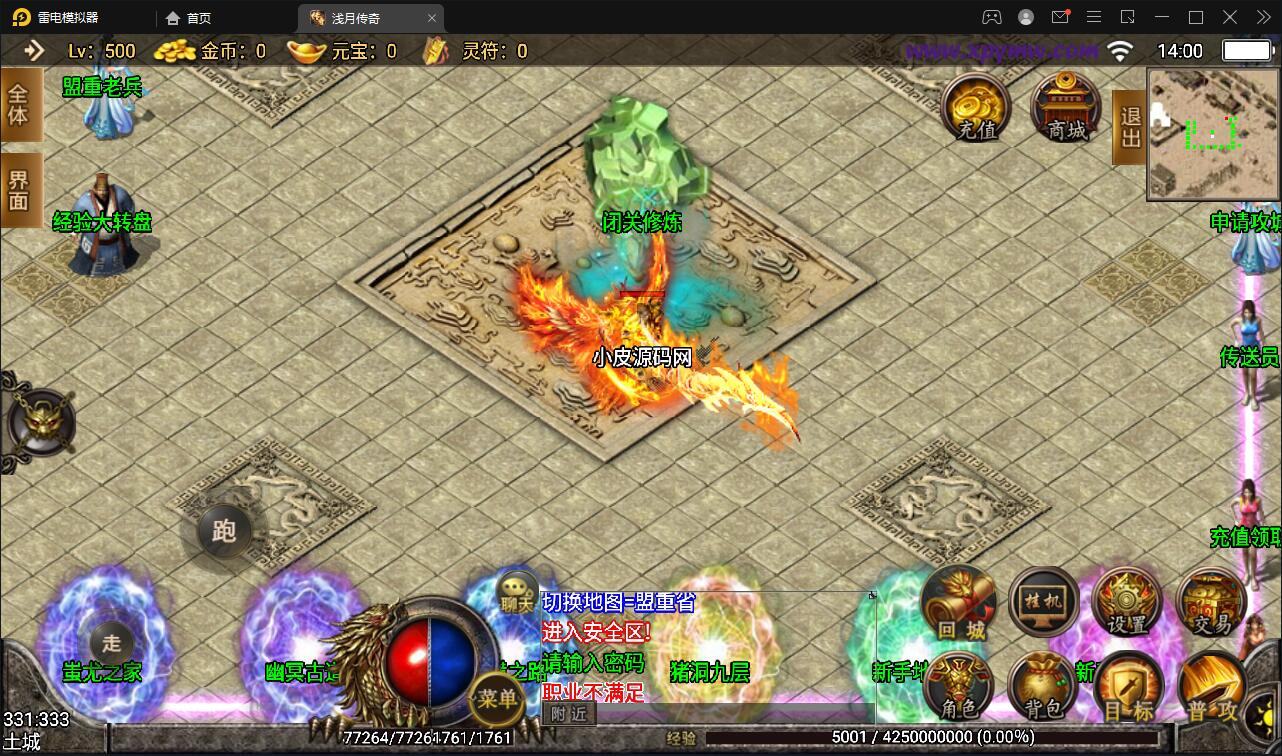The width and height of the screenshot is (1282, 756).
Task: Click the 退出 exit tab
Action: 1129,127
